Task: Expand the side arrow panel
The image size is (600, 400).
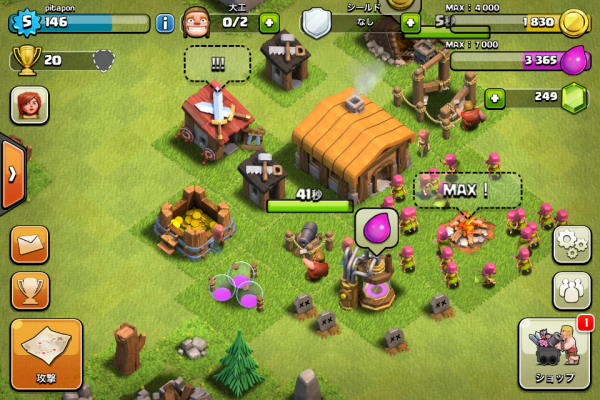Action: pyautogui.click(x=12, y=174)
